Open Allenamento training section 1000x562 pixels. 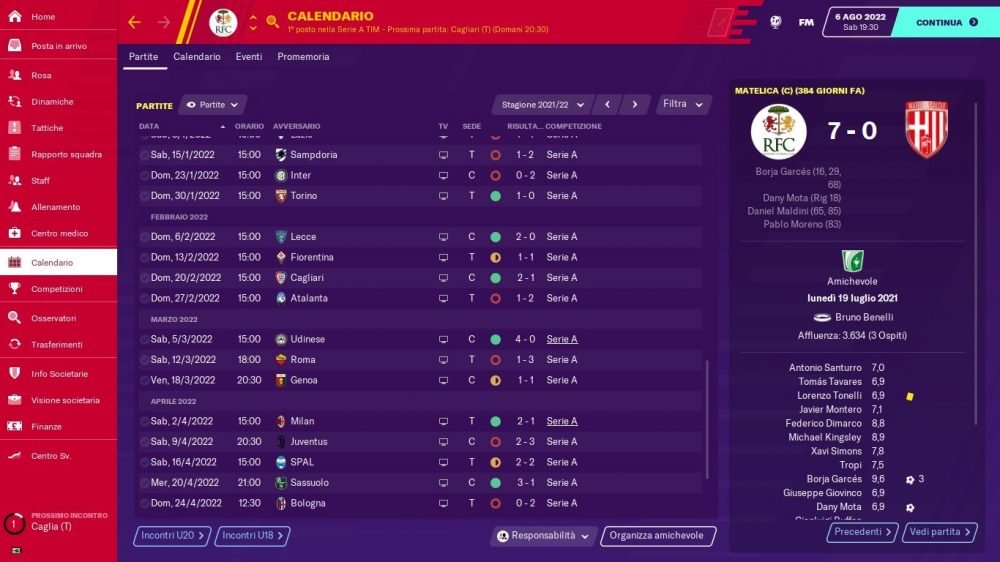pyautogui.click(x=55, y=207)
